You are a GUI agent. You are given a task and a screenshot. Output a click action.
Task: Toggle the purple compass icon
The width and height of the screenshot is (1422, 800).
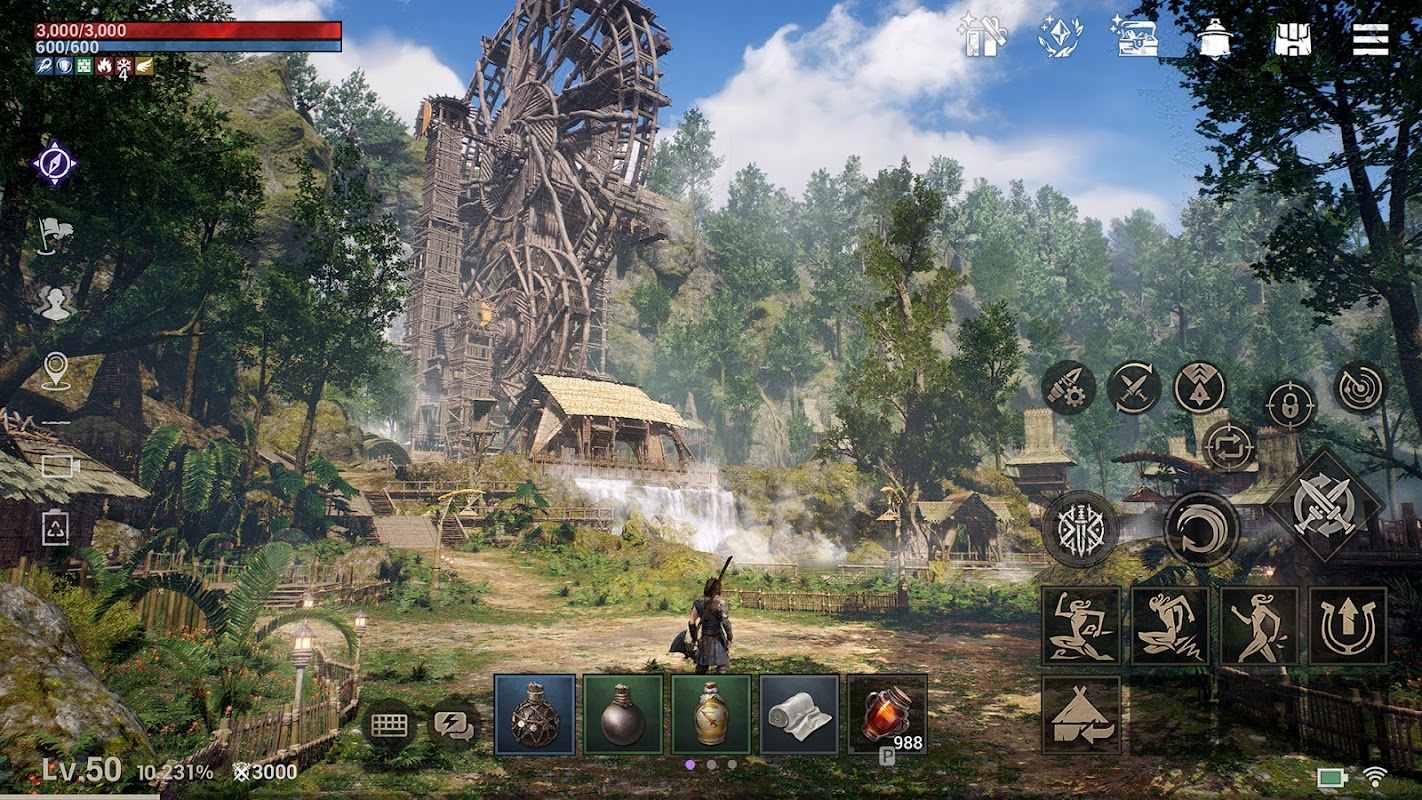pos(55,163)
